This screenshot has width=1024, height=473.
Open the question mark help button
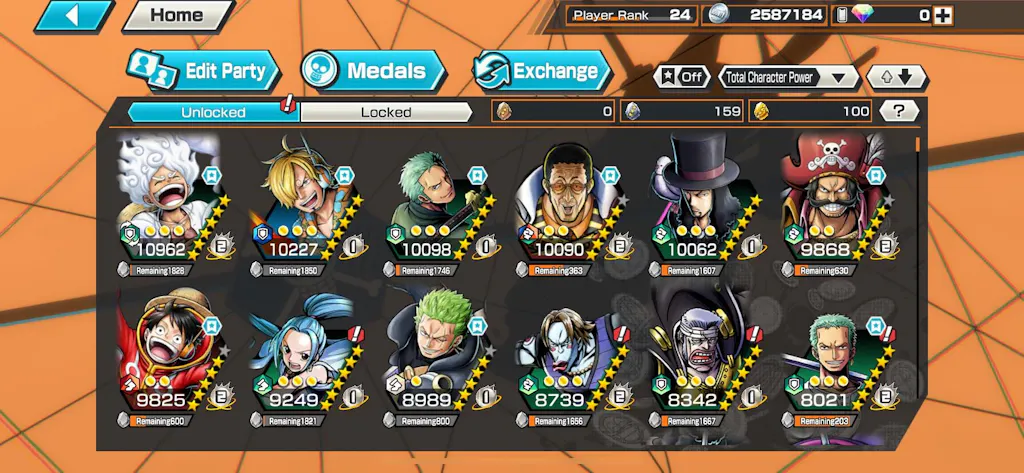[899, 111]
